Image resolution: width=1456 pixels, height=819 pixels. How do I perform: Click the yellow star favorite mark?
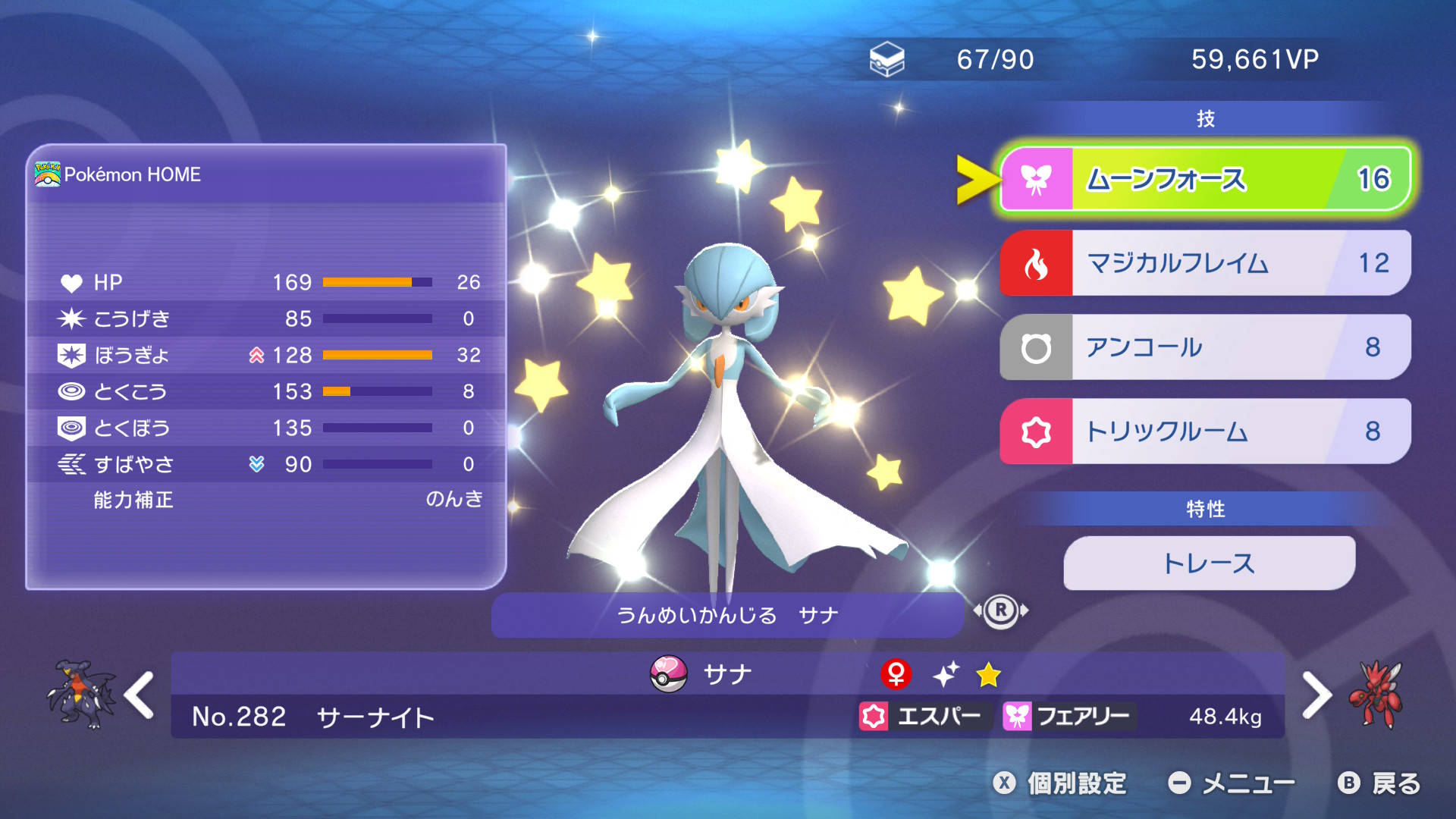[x=988, y=674]
